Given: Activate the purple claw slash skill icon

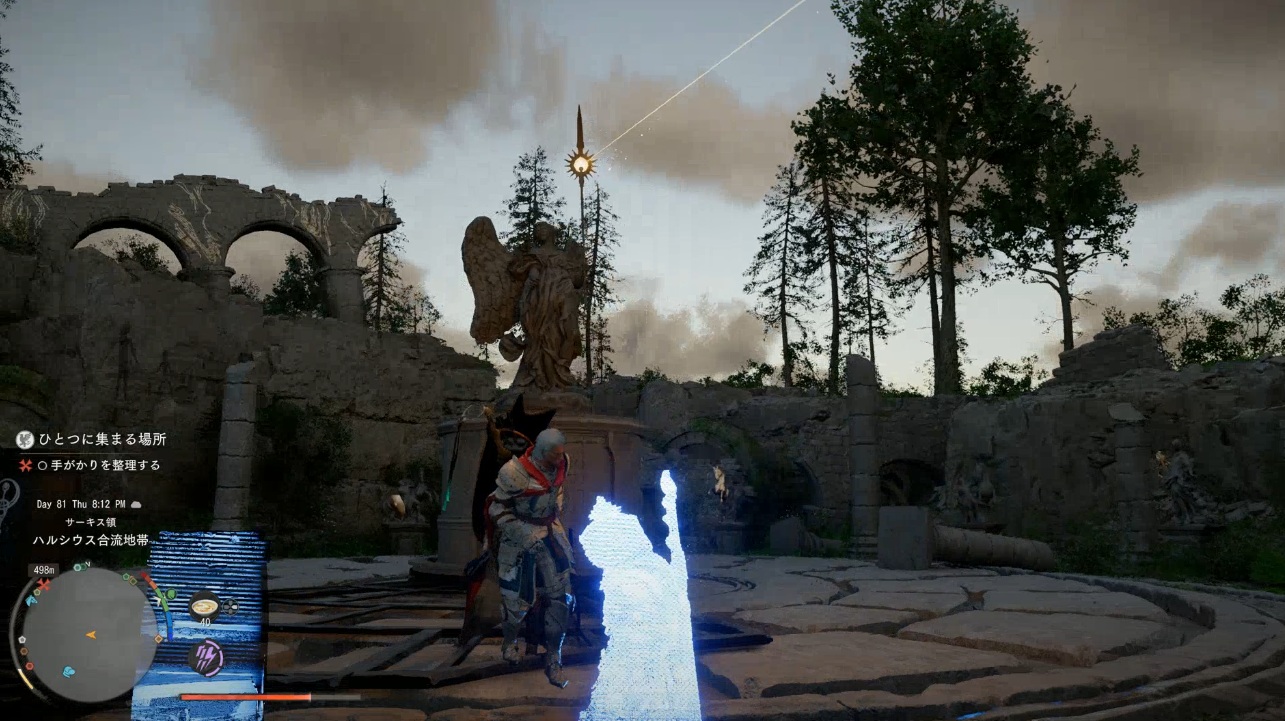Looking at the screenshot, I should (x=205, y=658).
